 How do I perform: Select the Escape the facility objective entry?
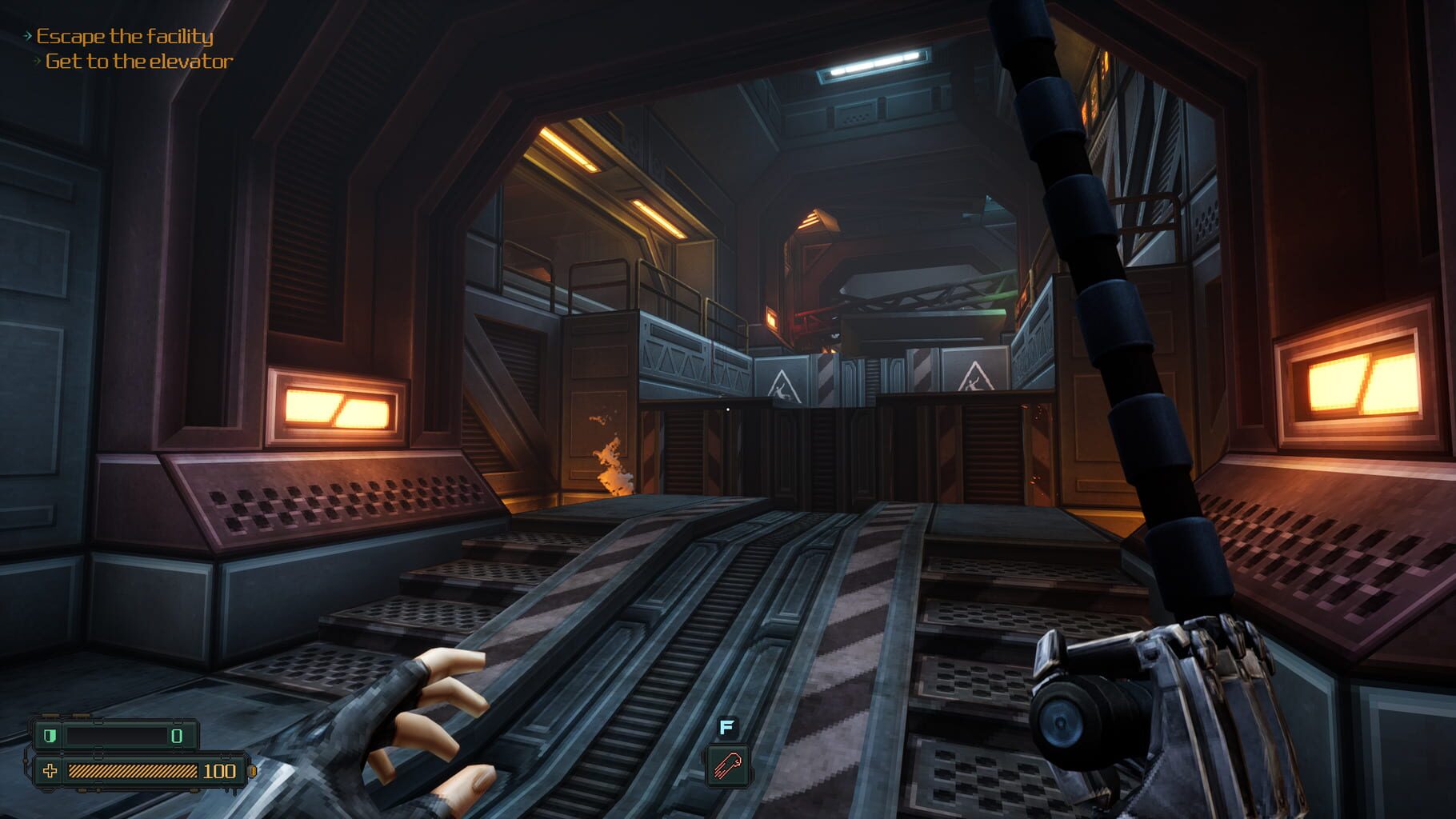pyautogui.click(x=124, y=34)
